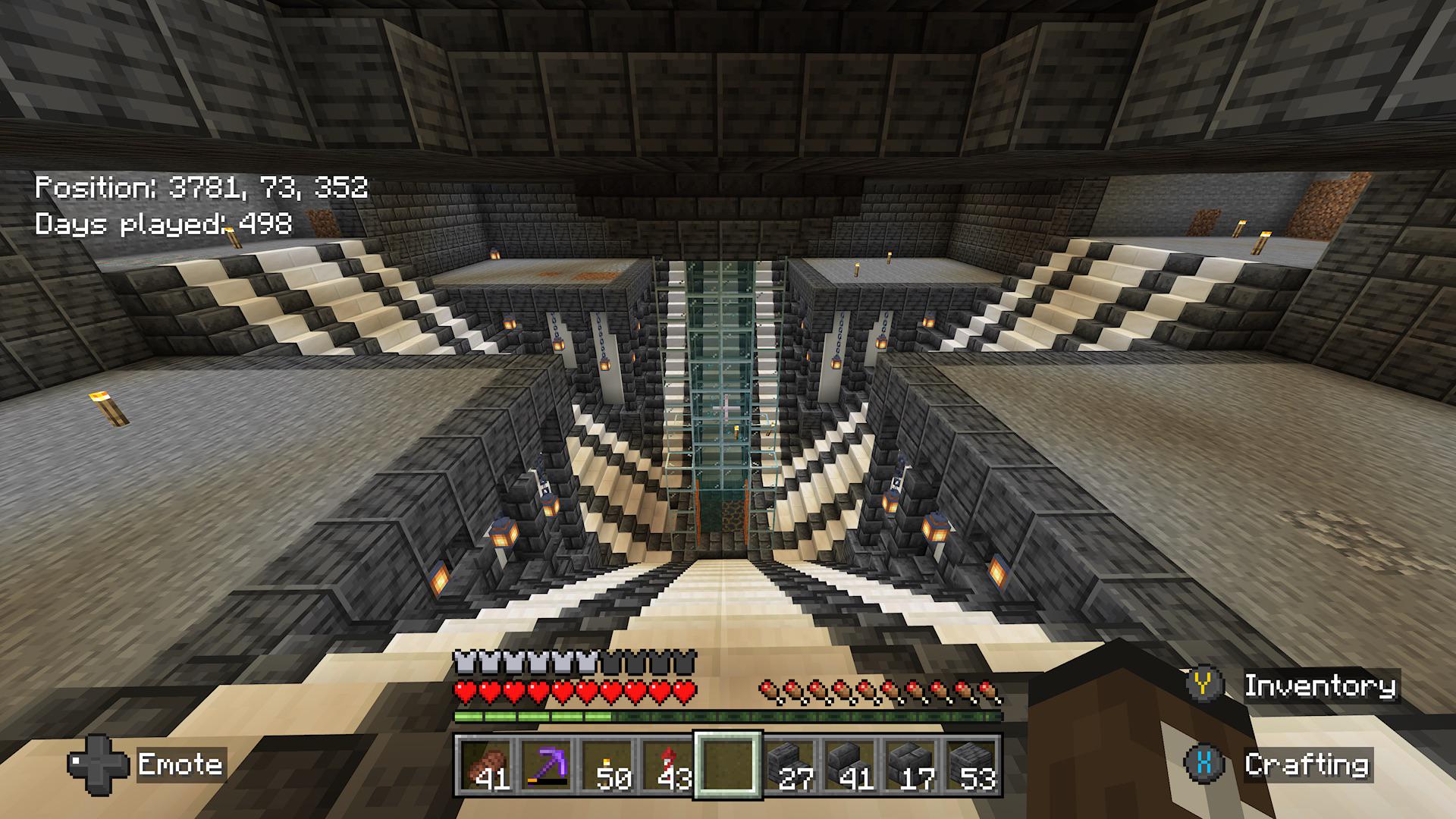Image resolution: width=1456 pixels, height=819 pixels.
Task: Choose the stack of 50 torches
Action: pos(607,765)
